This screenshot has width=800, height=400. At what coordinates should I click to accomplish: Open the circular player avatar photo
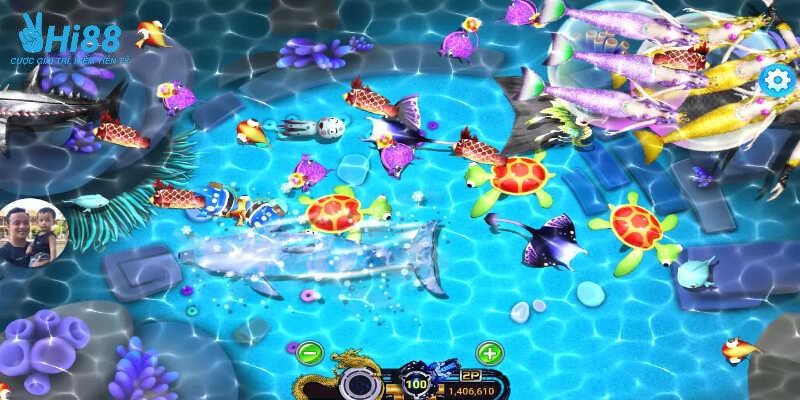tap(29, 233)
